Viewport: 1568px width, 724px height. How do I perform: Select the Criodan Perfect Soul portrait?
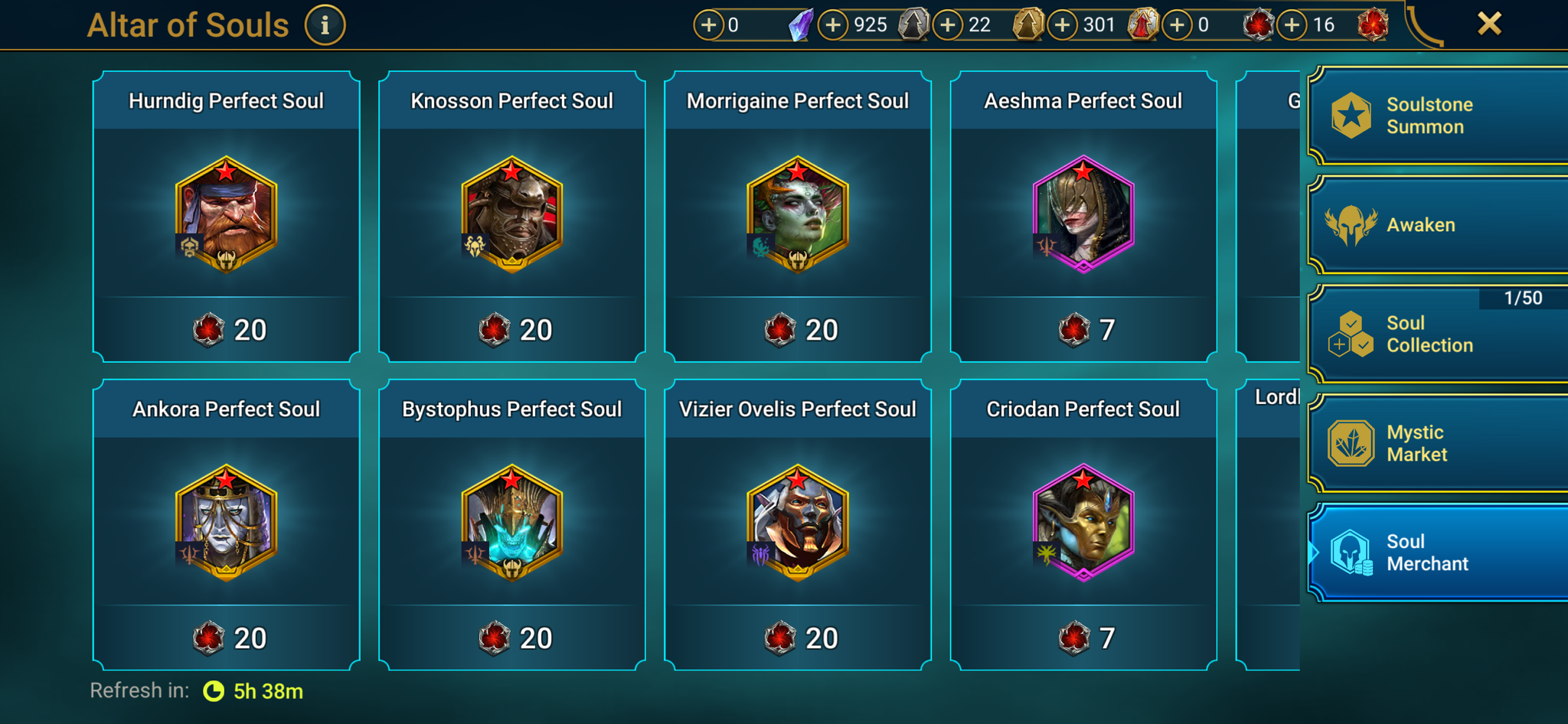coord(1083,525)
